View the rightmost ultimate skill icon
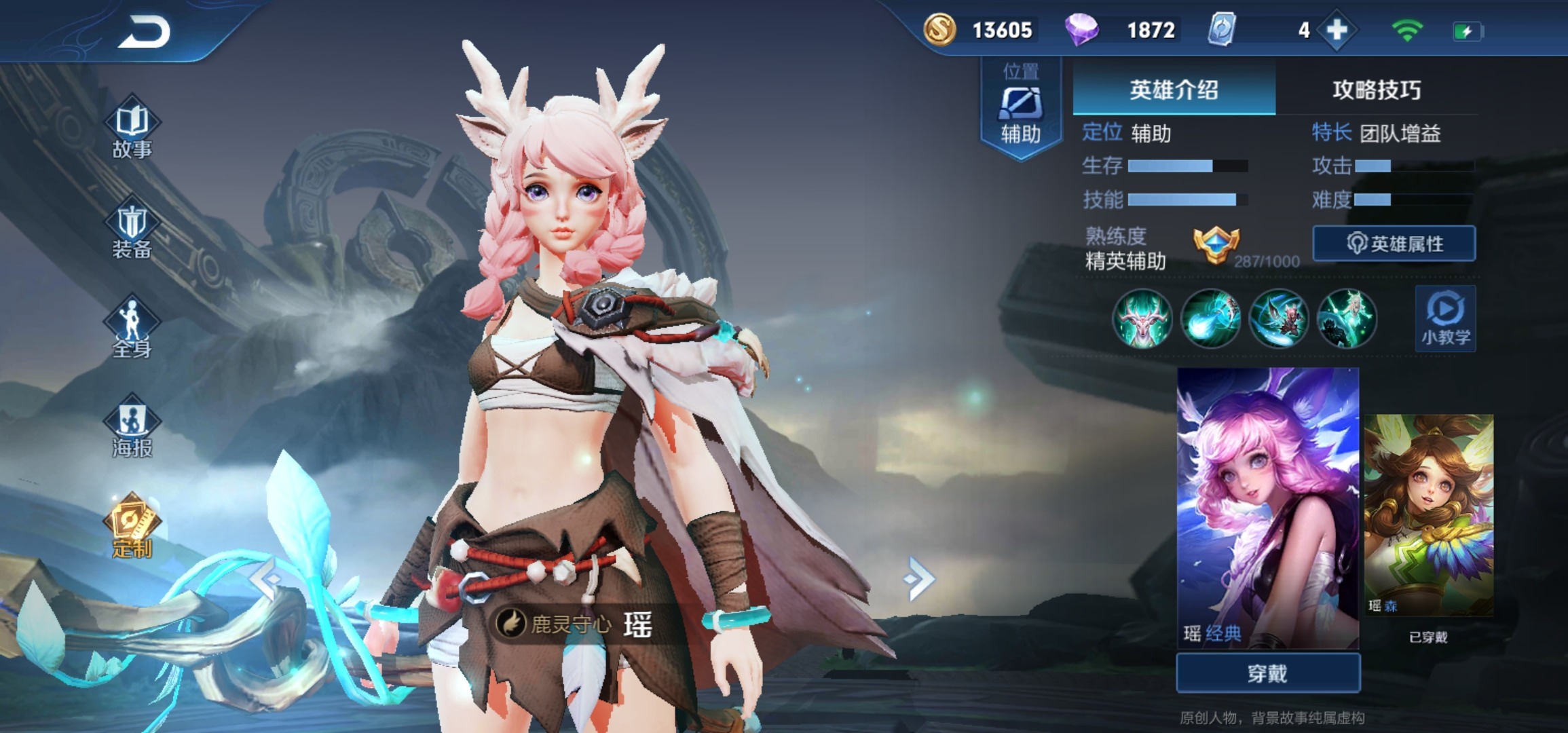The image size is (1568, 733). pos(1347,318)
